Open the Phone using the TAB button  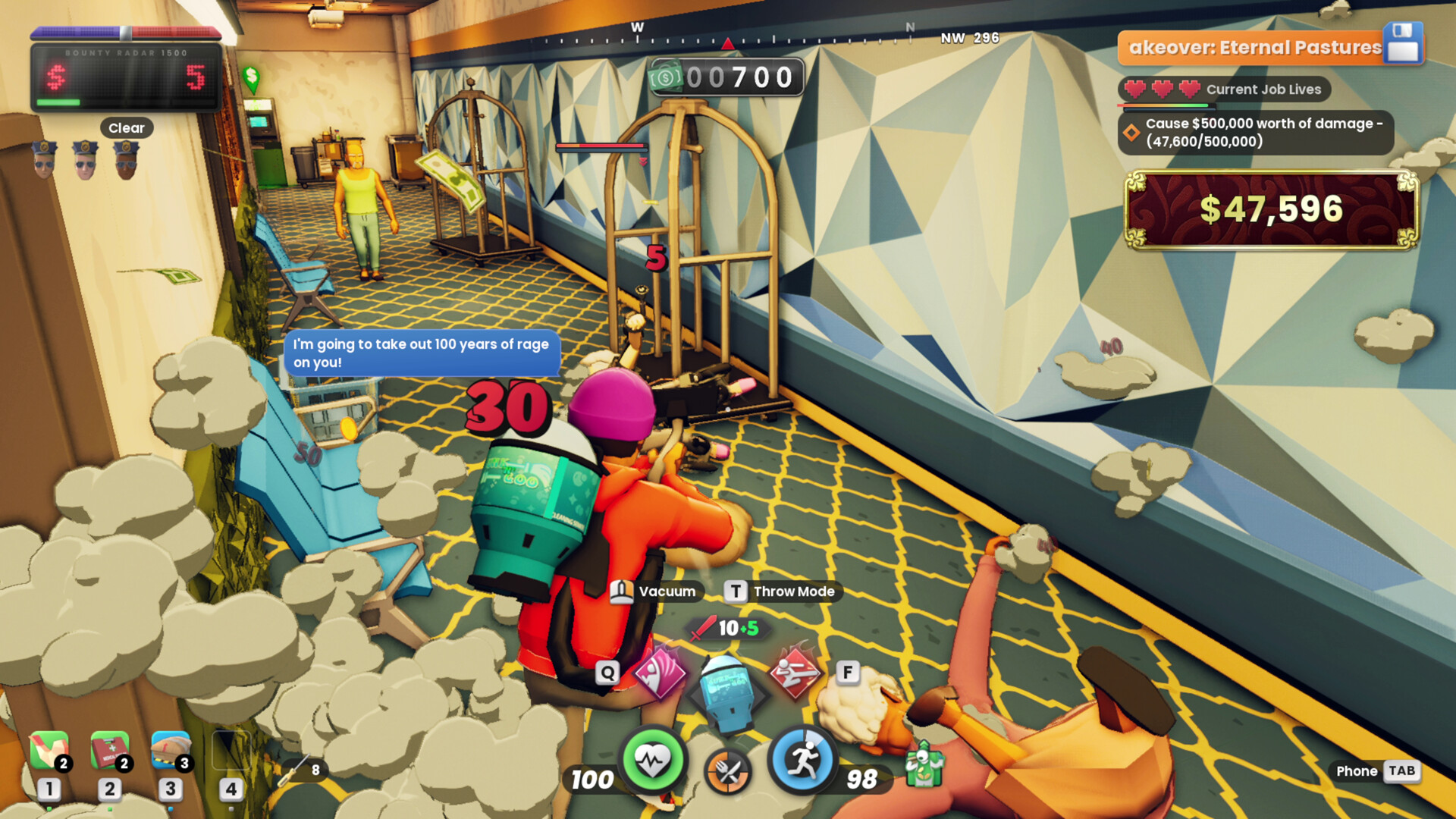pyautogui.click(x=1401, y=771)
